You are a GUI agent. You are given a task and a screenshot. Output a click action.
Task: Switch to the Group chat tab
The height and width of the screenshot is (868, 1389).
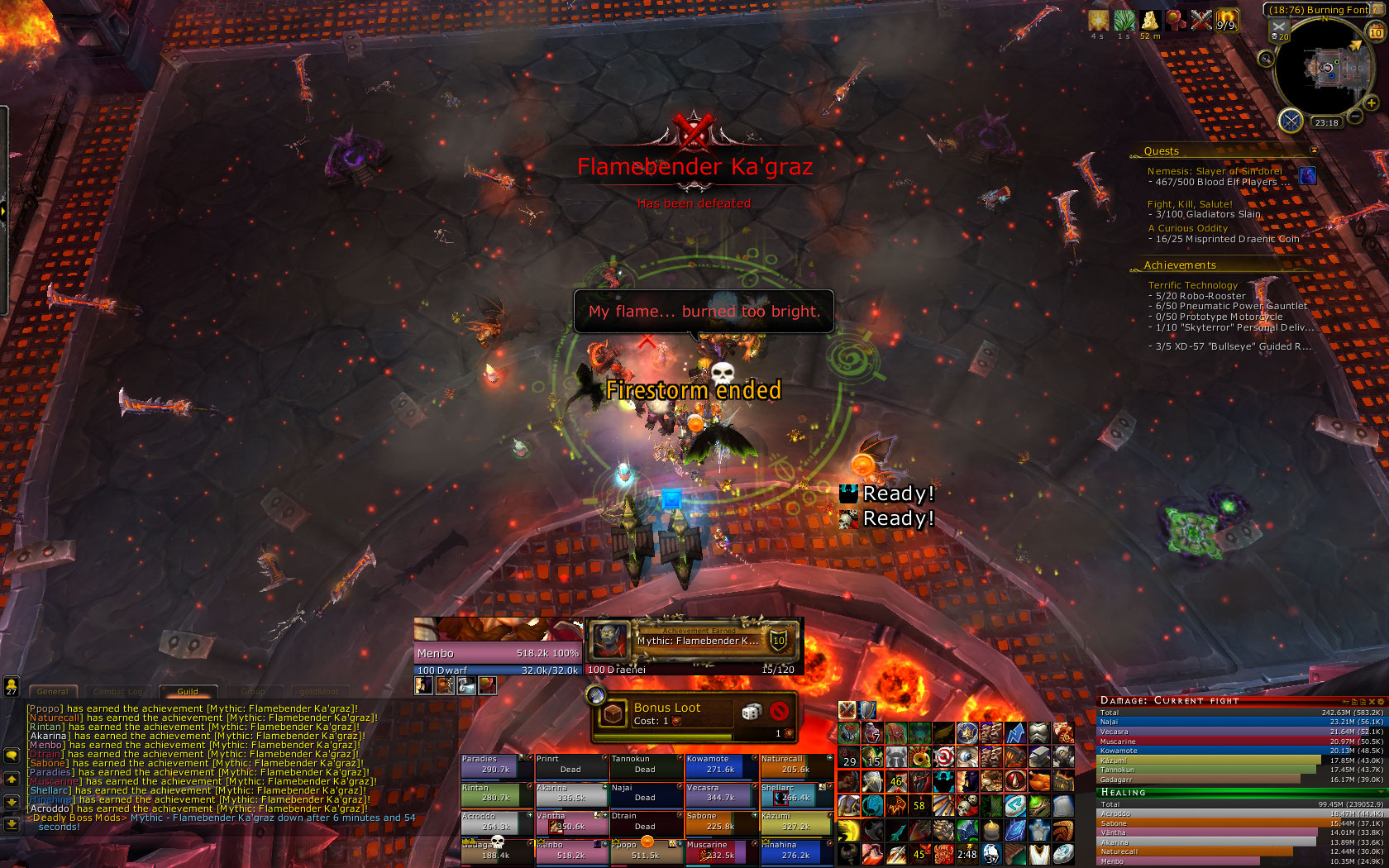253,692
